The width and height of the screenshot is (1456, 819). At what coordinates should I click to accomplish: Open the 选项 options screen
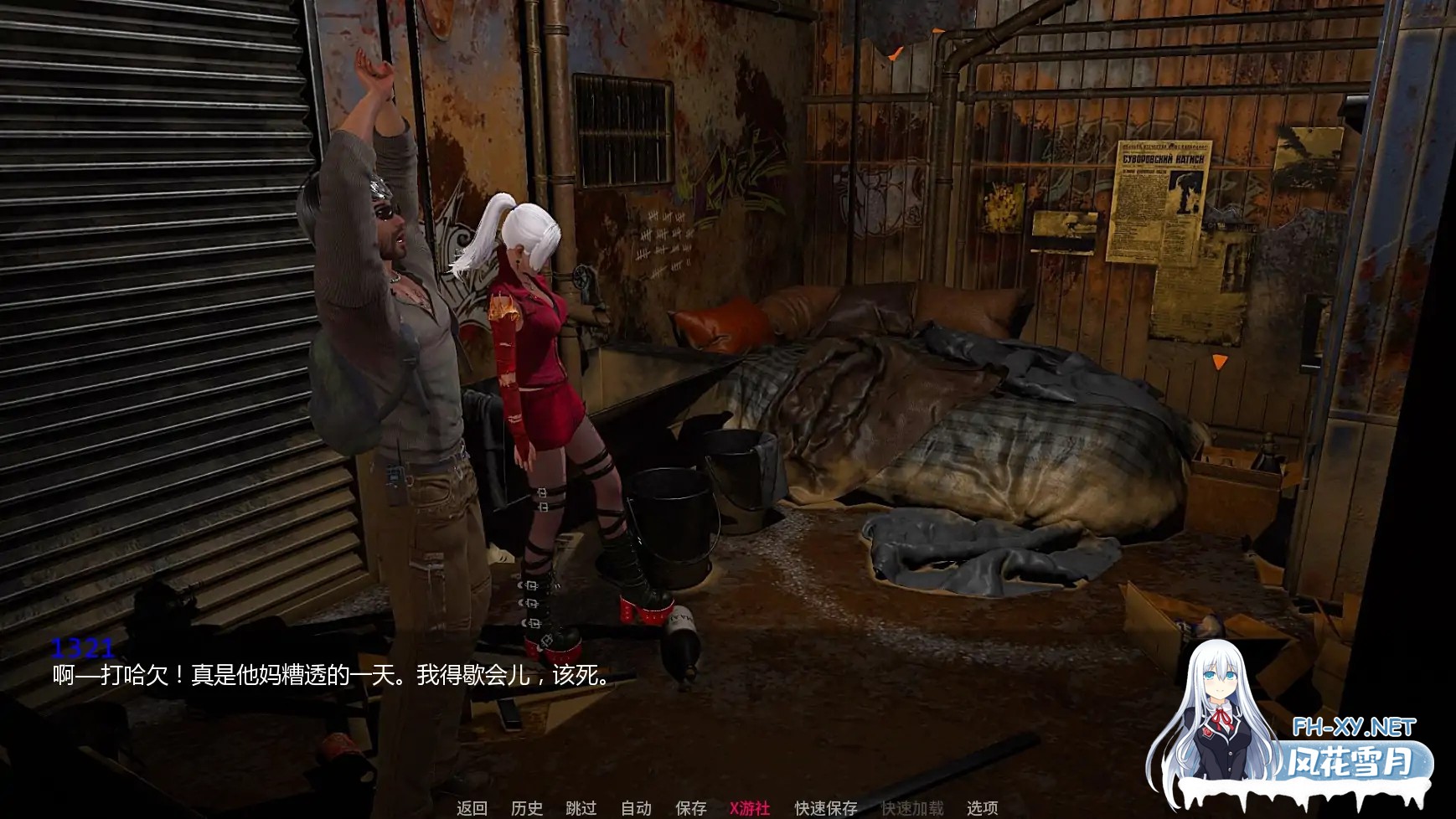click(982, 810)
